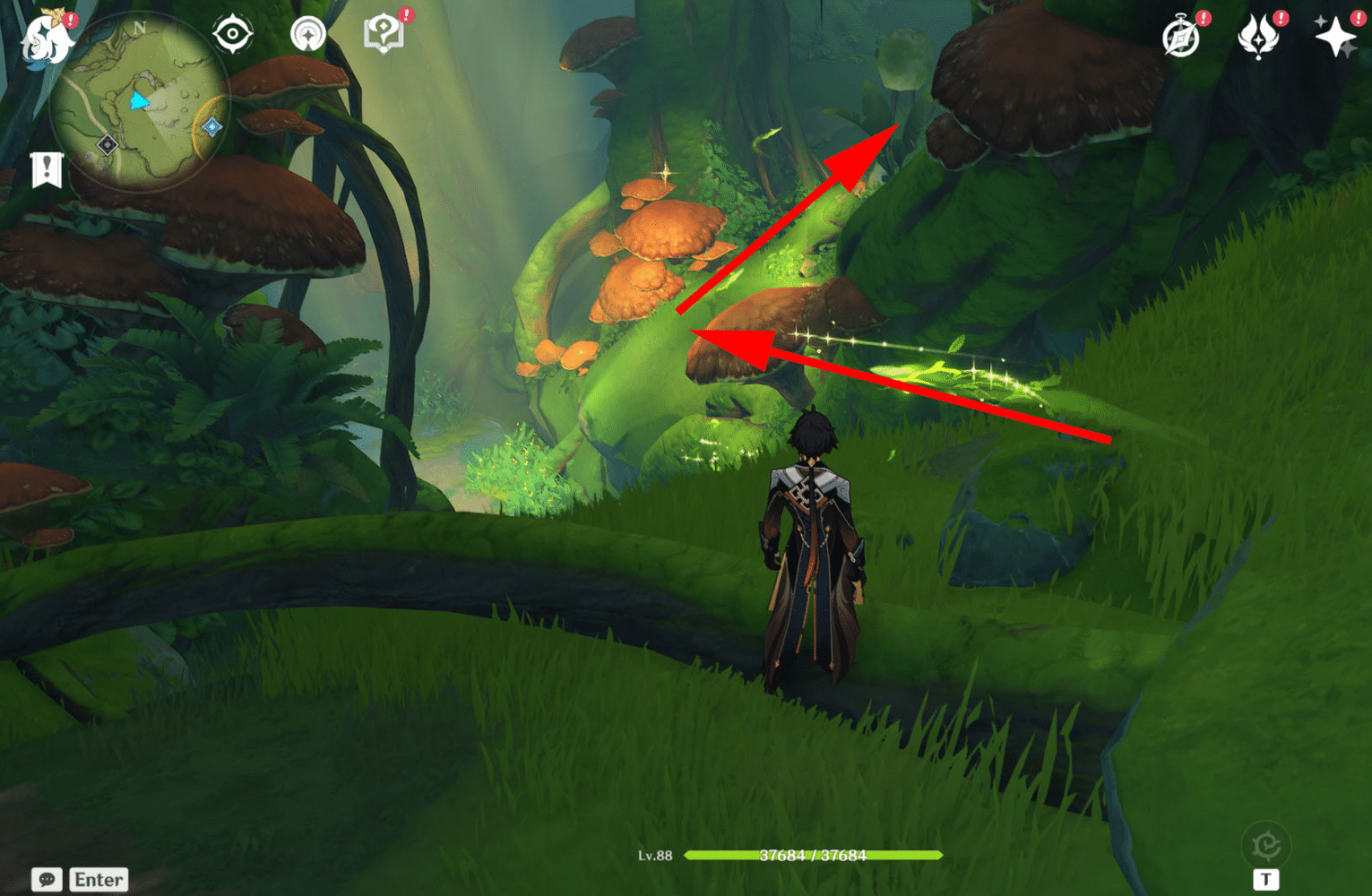The image size is (1372, 896).
Task: Click the blue waypoint marker on the minimap
Action: (211, 127)
